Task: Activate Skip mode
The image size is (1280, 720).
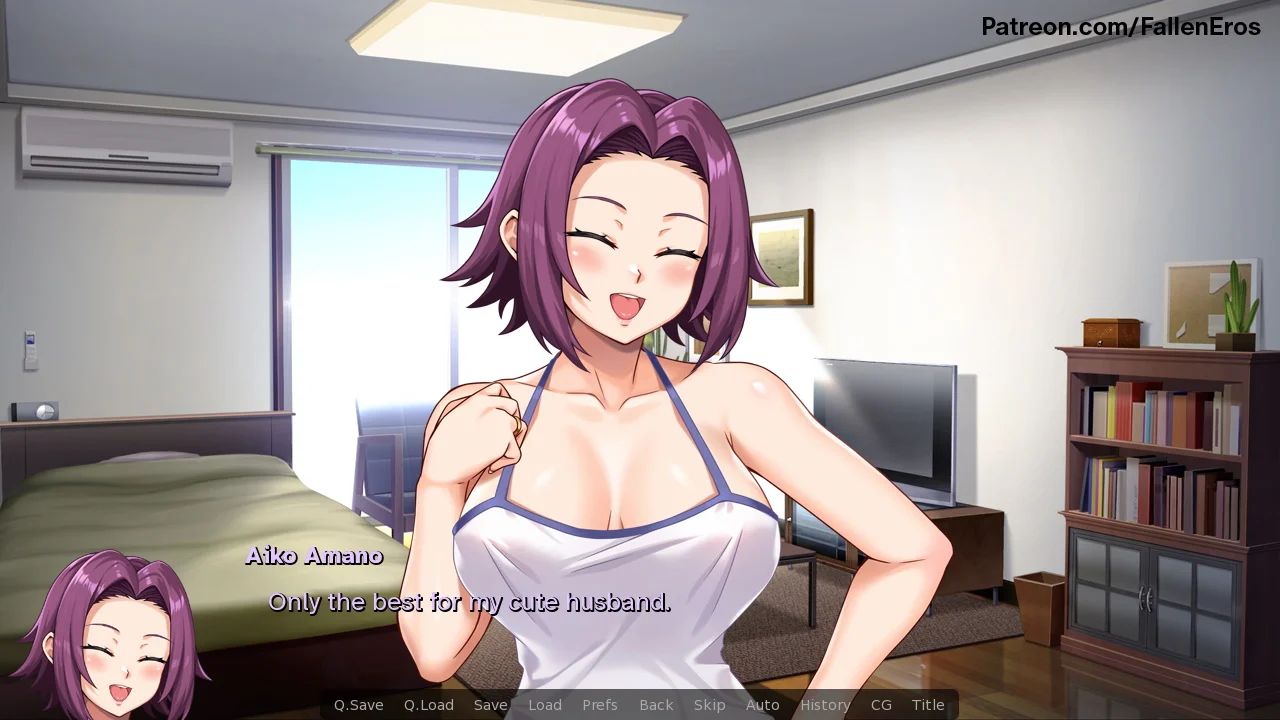Action: coord(710,705)
